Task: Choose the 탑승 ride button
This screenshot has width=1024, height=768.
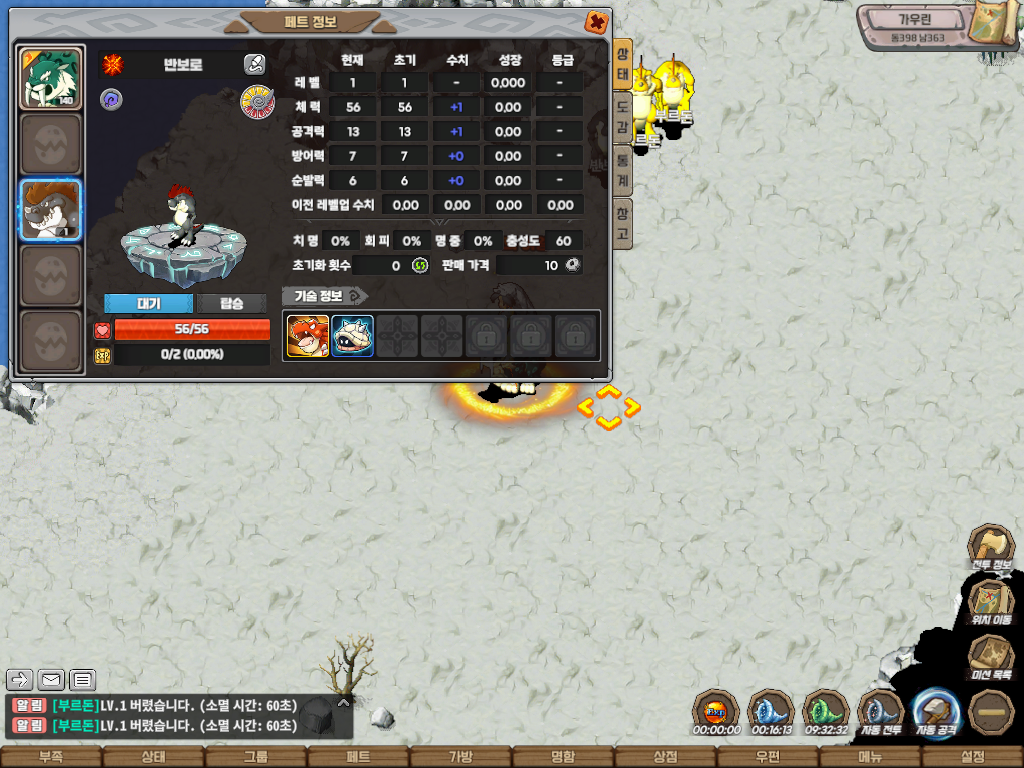Action: pos(231,303)
